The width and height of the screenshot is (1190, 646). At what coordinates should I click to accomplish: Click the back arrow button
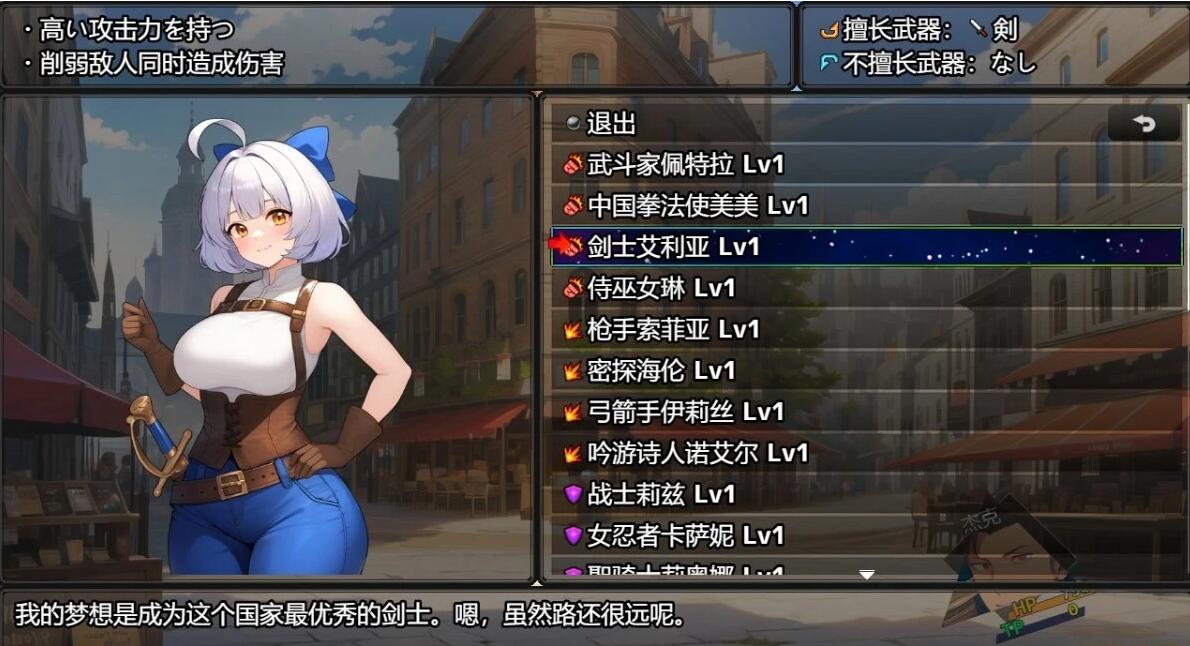tap(1144, 123)
